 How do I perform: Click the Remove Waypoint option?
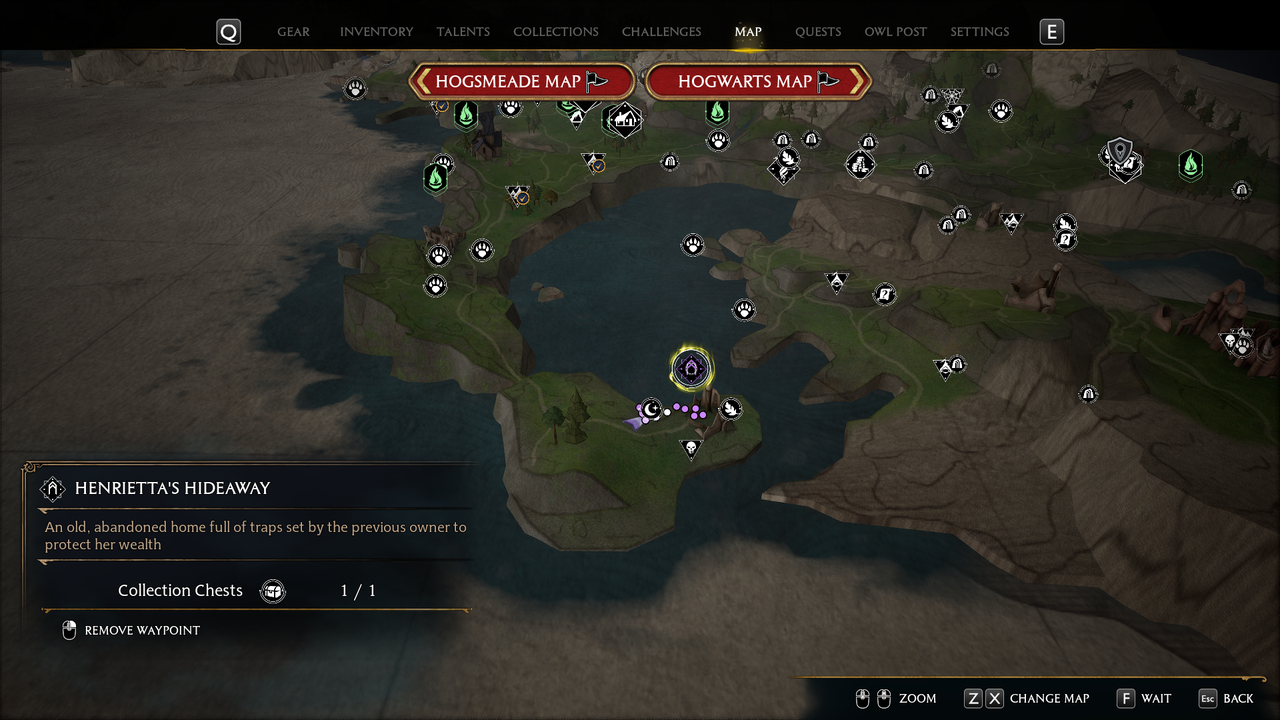(x=141, y=631)
